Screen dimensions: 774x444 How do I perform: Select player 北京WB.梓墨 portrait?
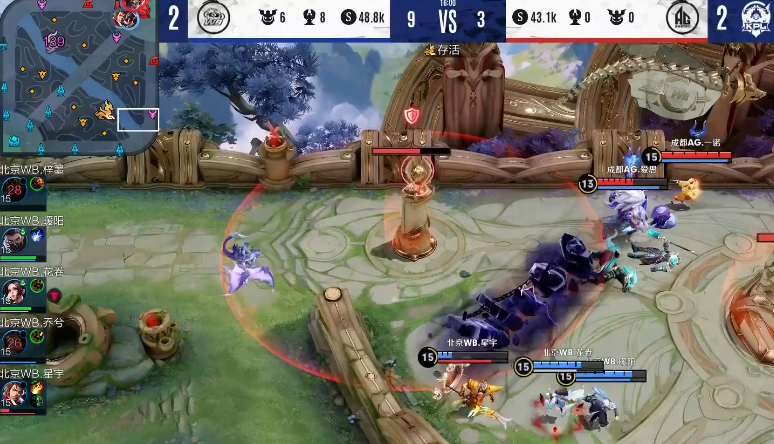tap(15, 191)
